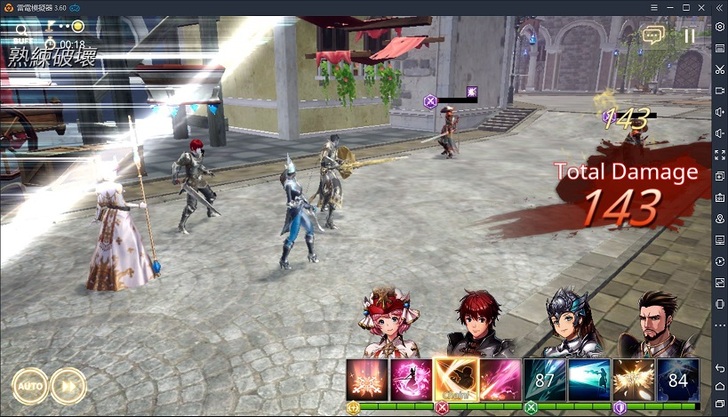Cast the pink slash skill

(499, 379)
